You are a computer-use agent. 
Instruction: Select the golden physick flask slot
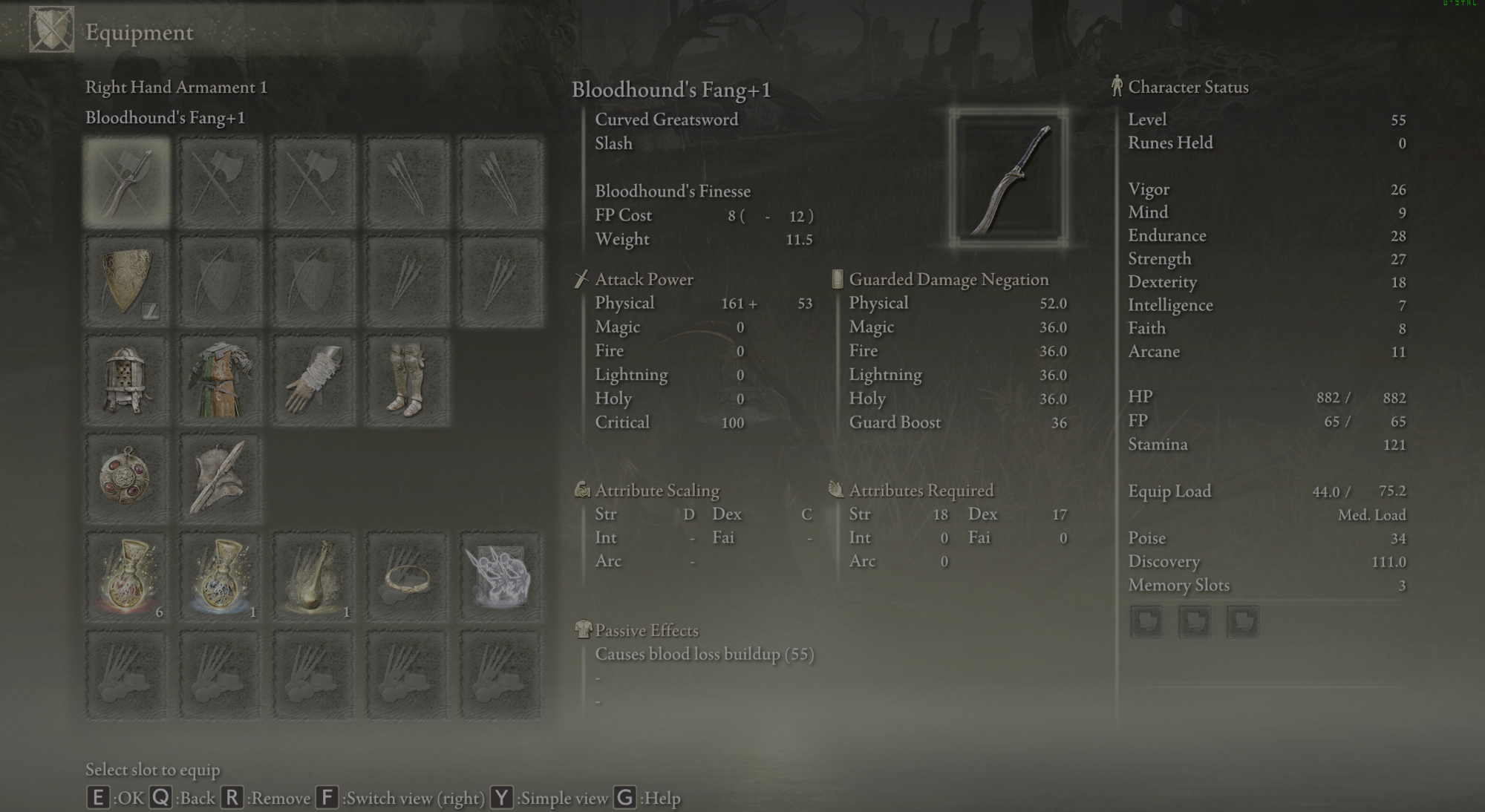click(314, 577)
